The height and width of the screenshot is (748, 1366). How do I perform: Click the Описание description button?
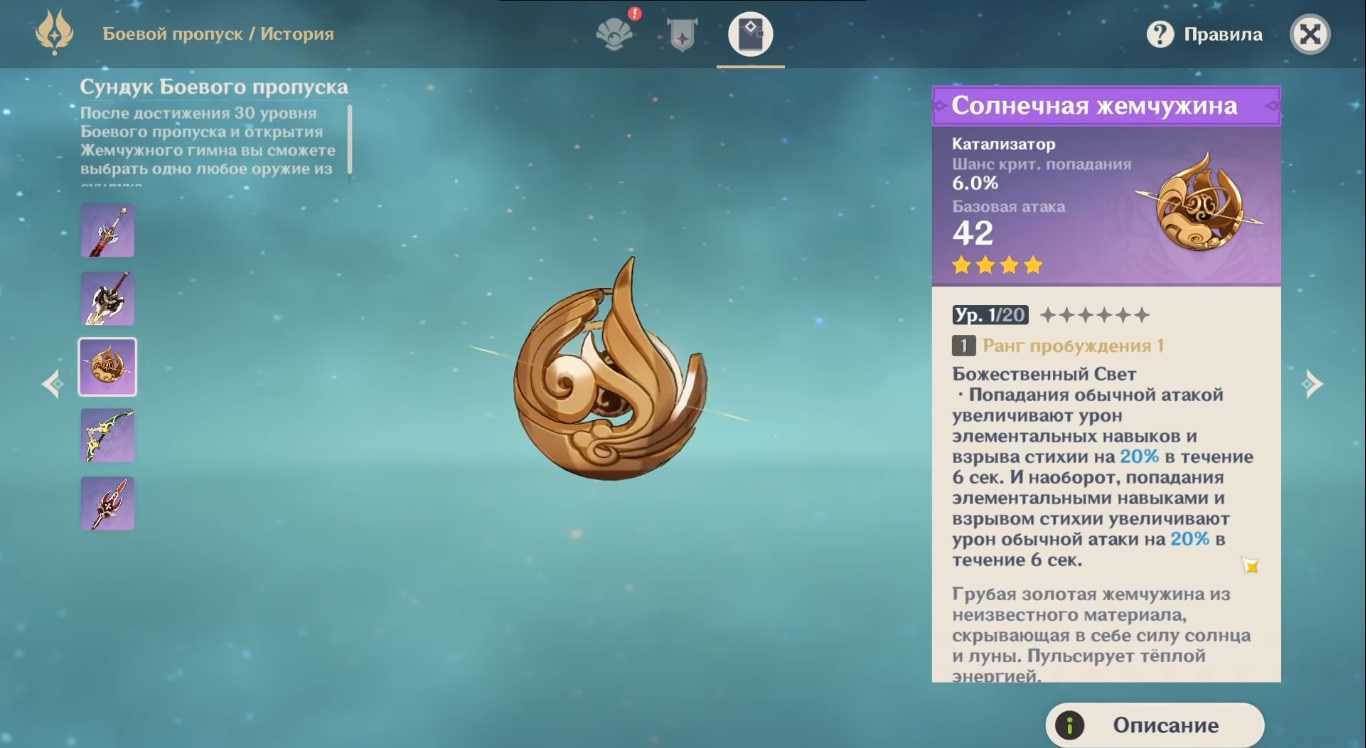pos(1155,725)
